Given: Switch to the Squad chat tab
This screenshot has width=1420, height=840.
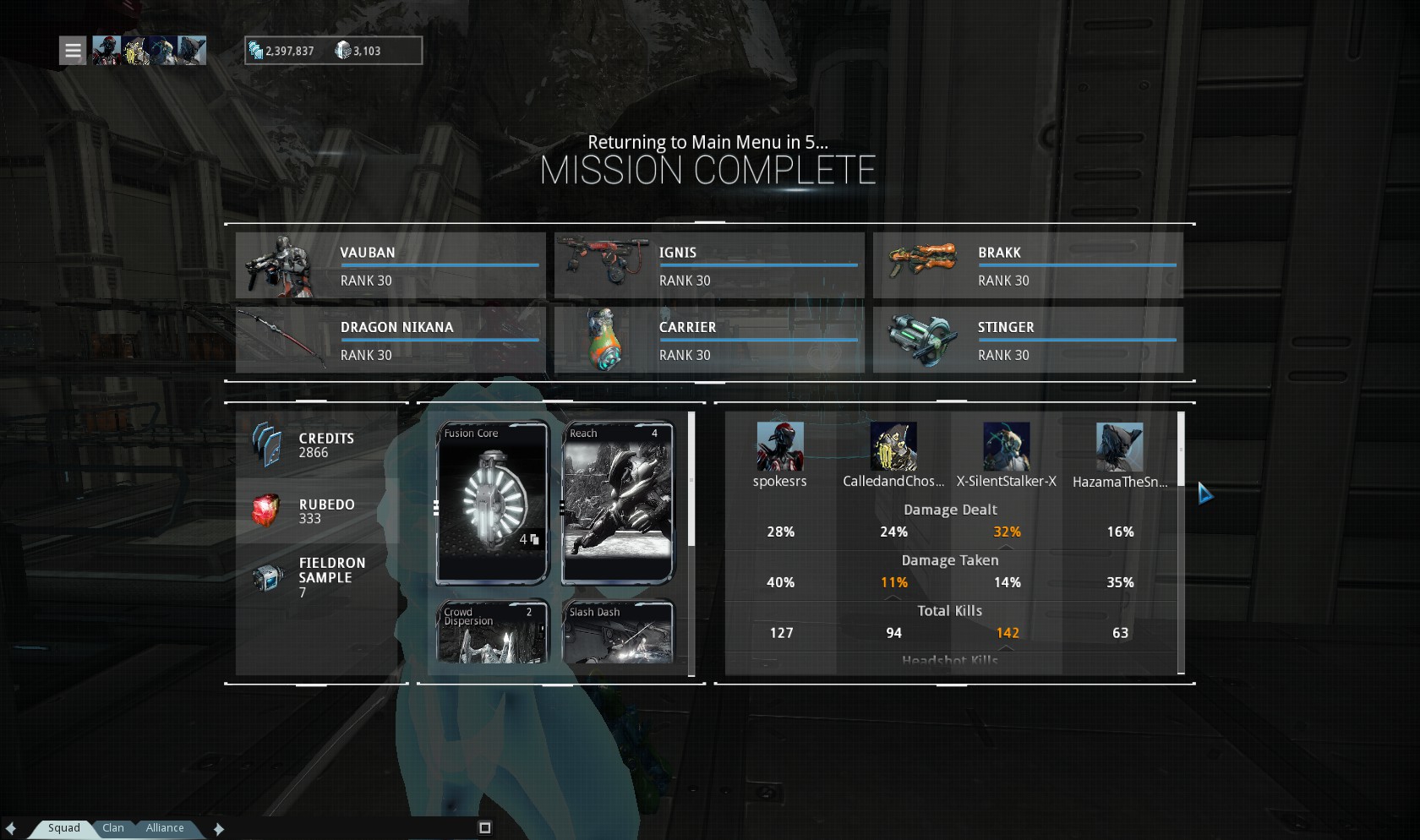Looking at the screenshot, I should pyautogui.click(x=63, y=828).
